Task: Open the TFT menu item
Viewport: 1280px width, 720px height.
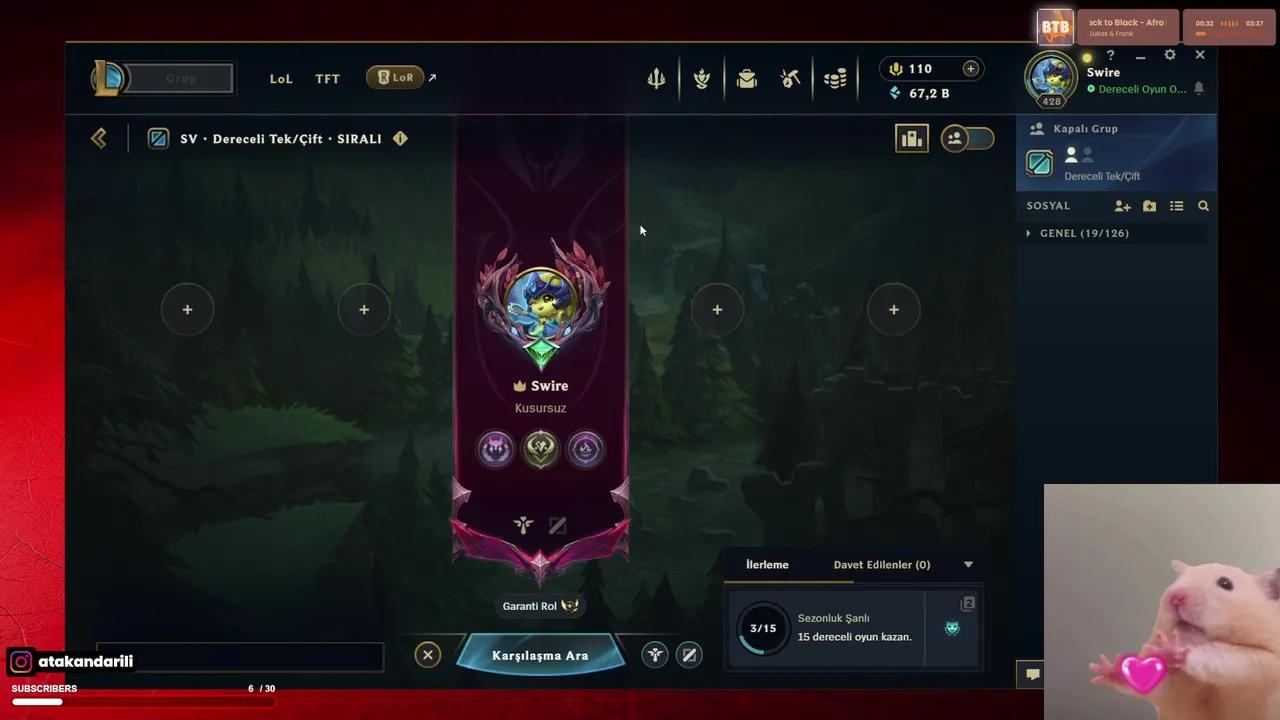Action: click(327, 78)
